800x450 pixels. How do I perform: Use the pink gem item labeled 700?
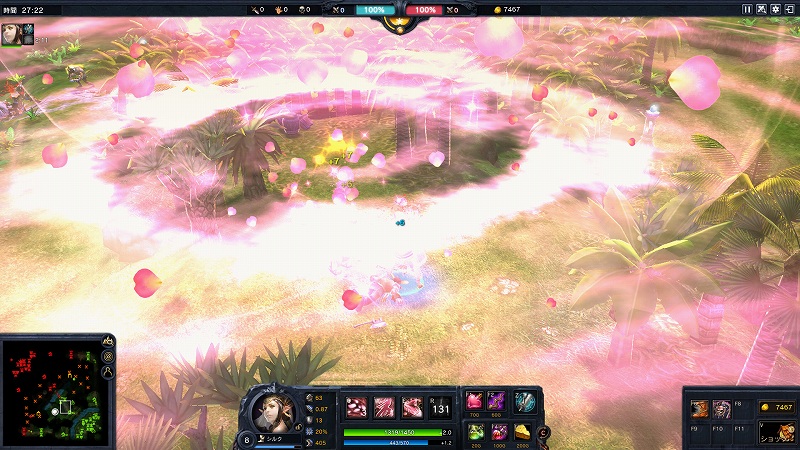click(x=474, y=401)
